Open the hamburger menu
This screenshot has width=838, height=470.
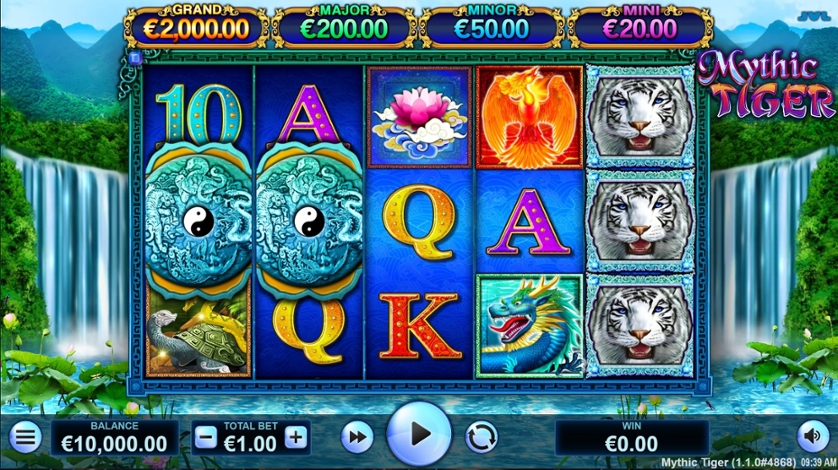[x=26, y=437]
